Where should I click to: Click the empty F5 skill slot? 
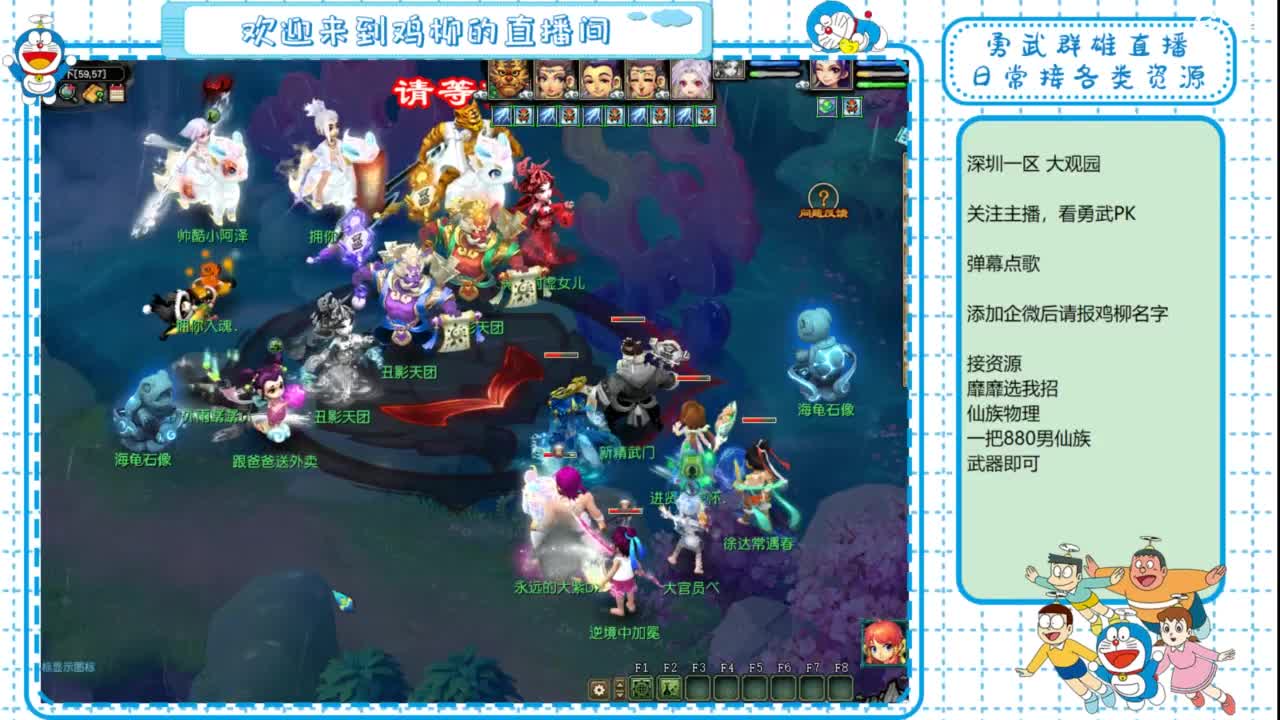tap(757, 689)
